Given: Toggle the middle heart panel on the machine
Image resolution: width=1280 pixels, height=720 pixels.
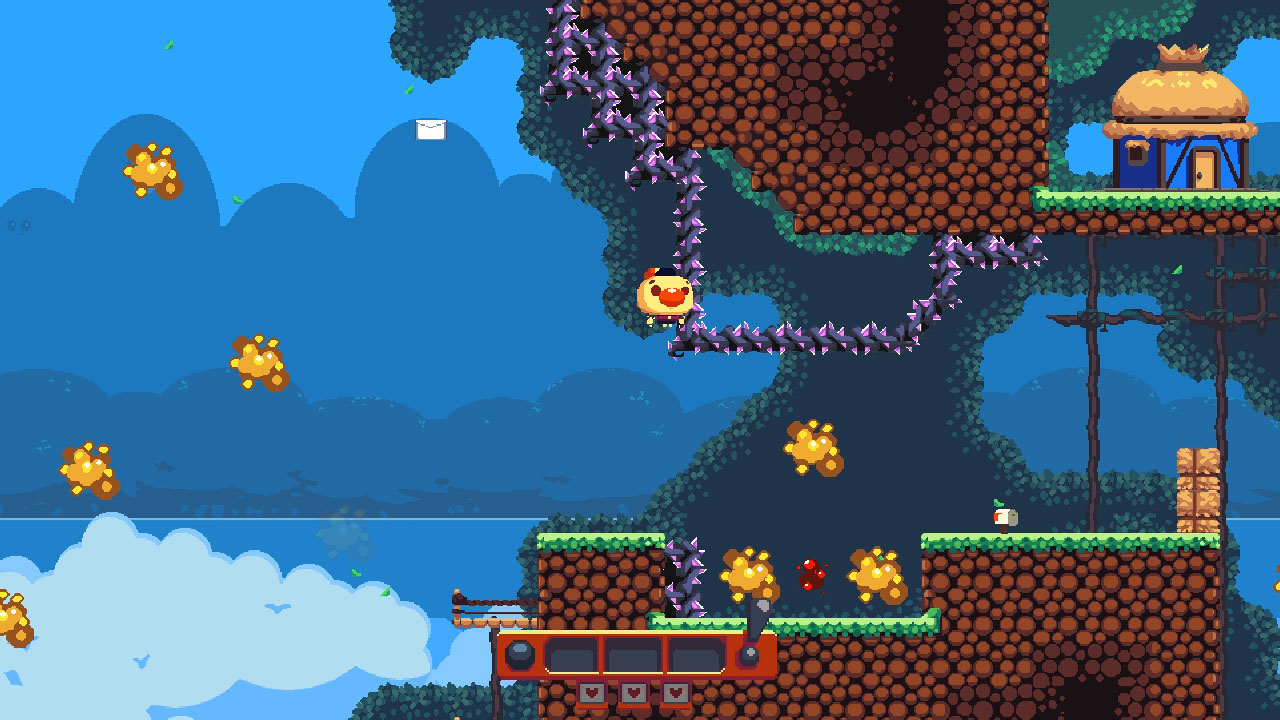Looking at the screenshot, I should pos(633,692).
